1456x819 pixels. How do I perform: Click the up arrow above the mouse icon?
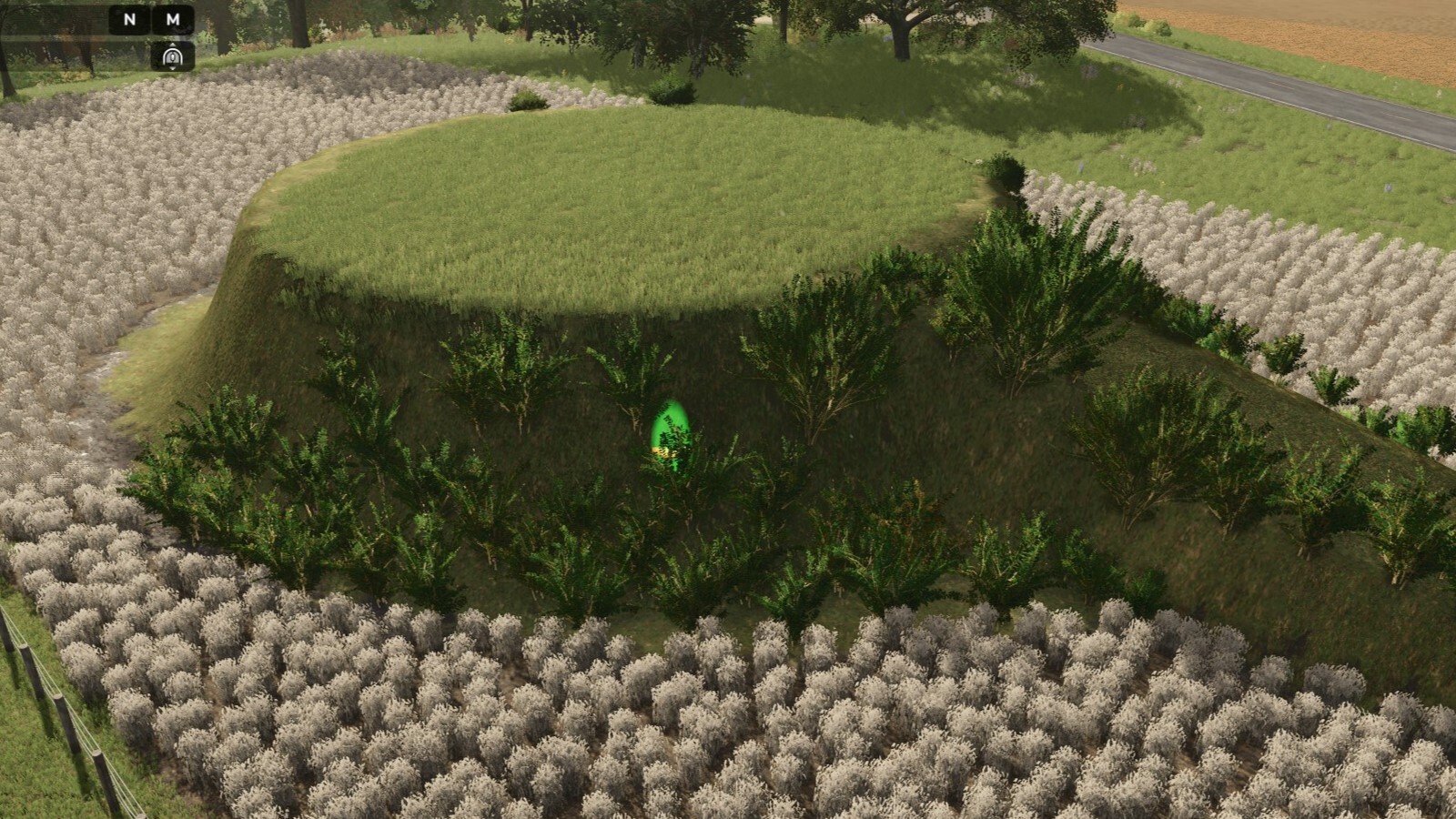173,45
